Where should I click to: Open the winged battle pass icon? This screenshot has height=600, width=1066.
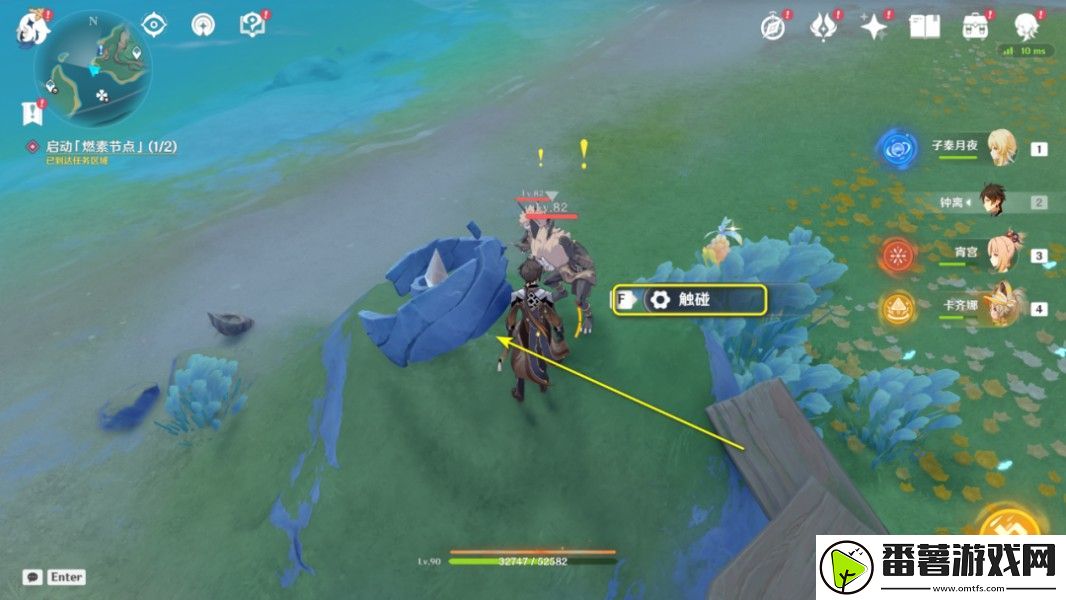(x=824, y=27)
